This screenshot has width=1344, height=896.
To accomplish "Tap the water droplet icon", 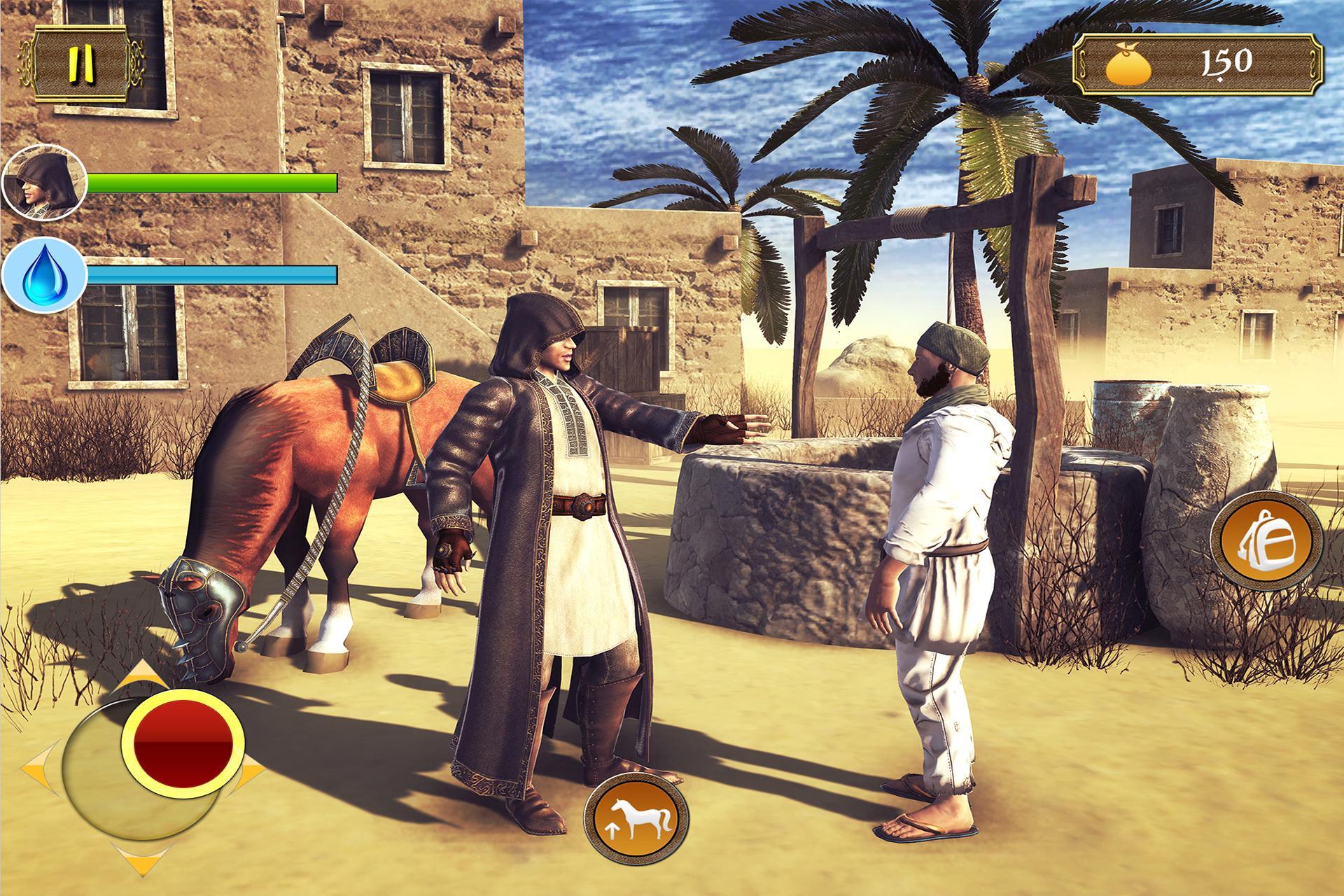I will click(40, 273).
